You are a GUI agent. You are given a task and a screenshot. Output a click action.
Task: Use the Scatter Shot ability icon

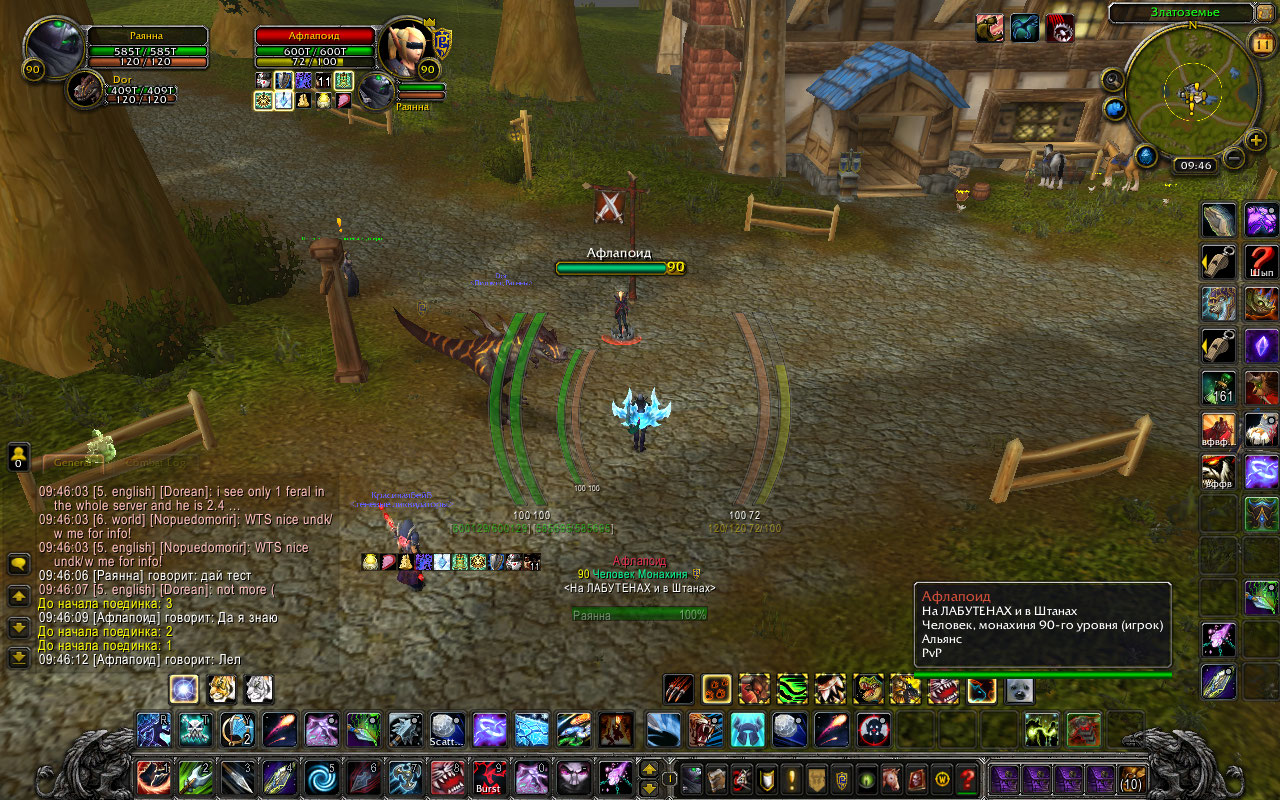[447, 730]
